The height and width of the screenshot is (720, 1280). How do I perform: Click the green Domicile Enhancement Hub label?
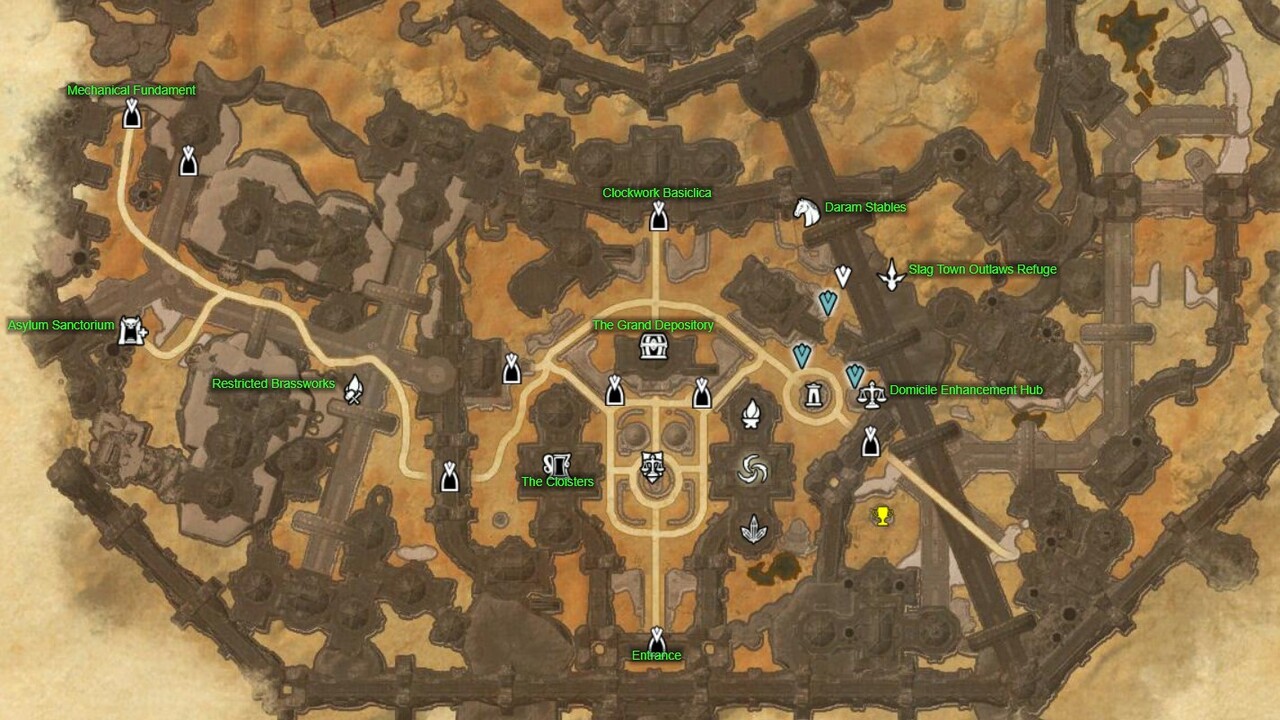point(963,389)
